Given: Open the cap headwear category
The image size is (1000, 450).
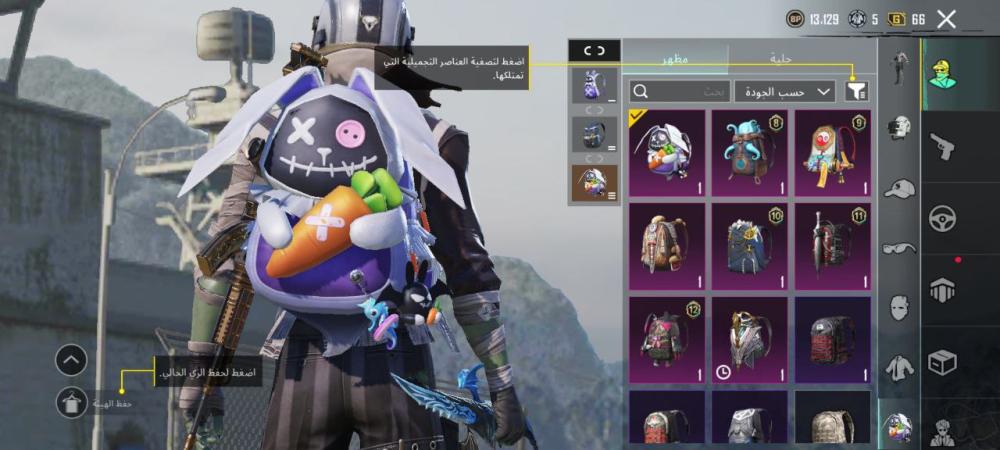Looking at the screenshot, I should [x=900, y=188].
